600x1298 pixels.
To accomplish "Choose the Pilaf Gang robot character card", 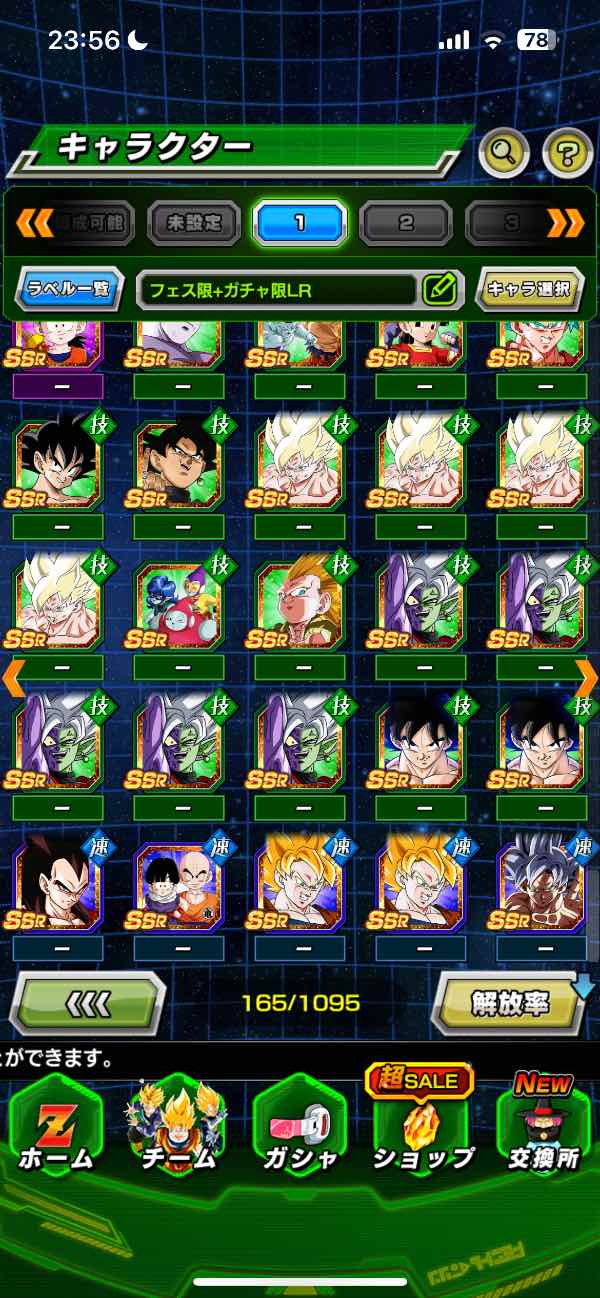I will coord(178,606).
